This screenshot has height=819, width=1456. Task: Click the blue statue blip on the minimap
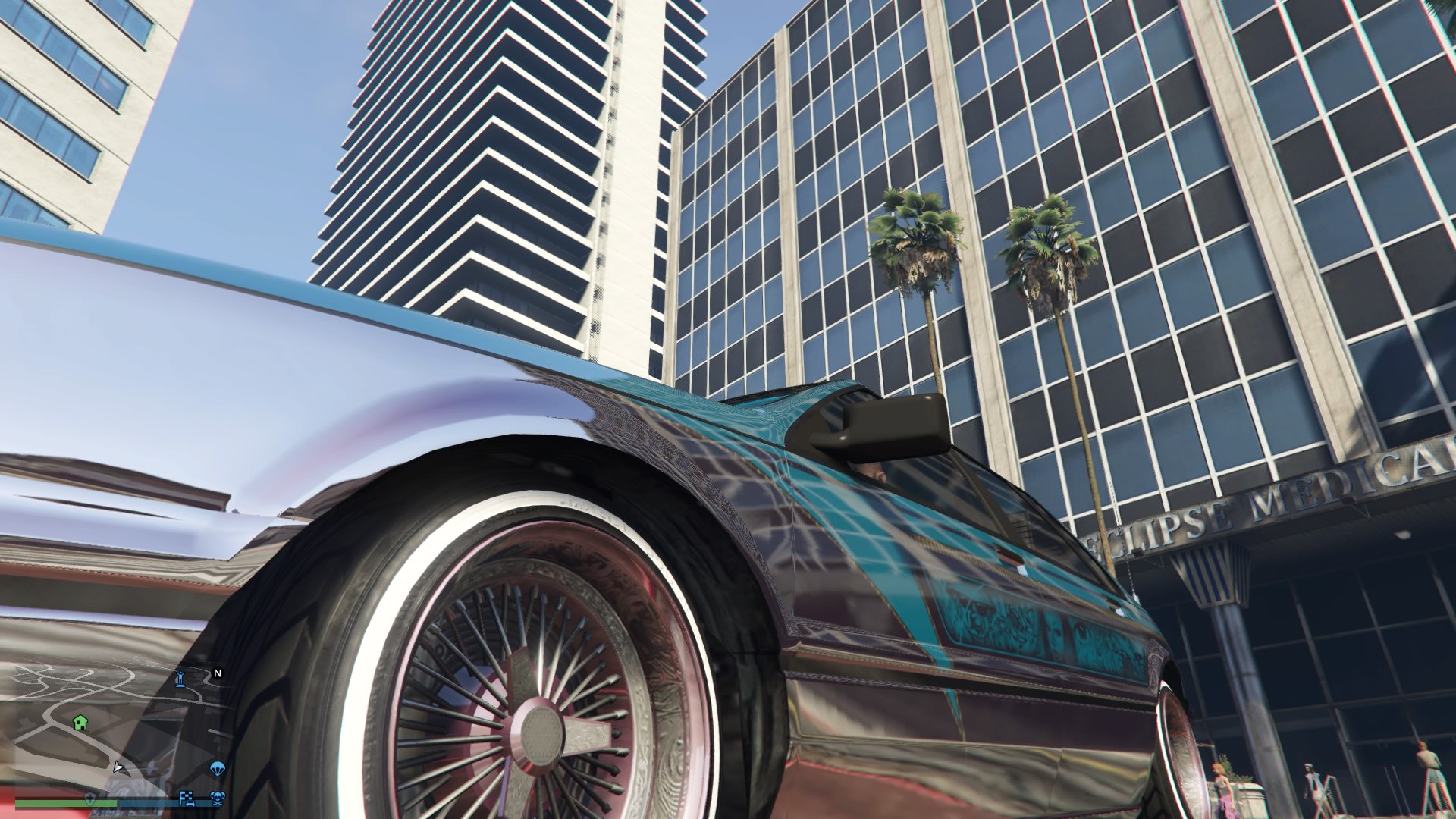click(180, 679)
